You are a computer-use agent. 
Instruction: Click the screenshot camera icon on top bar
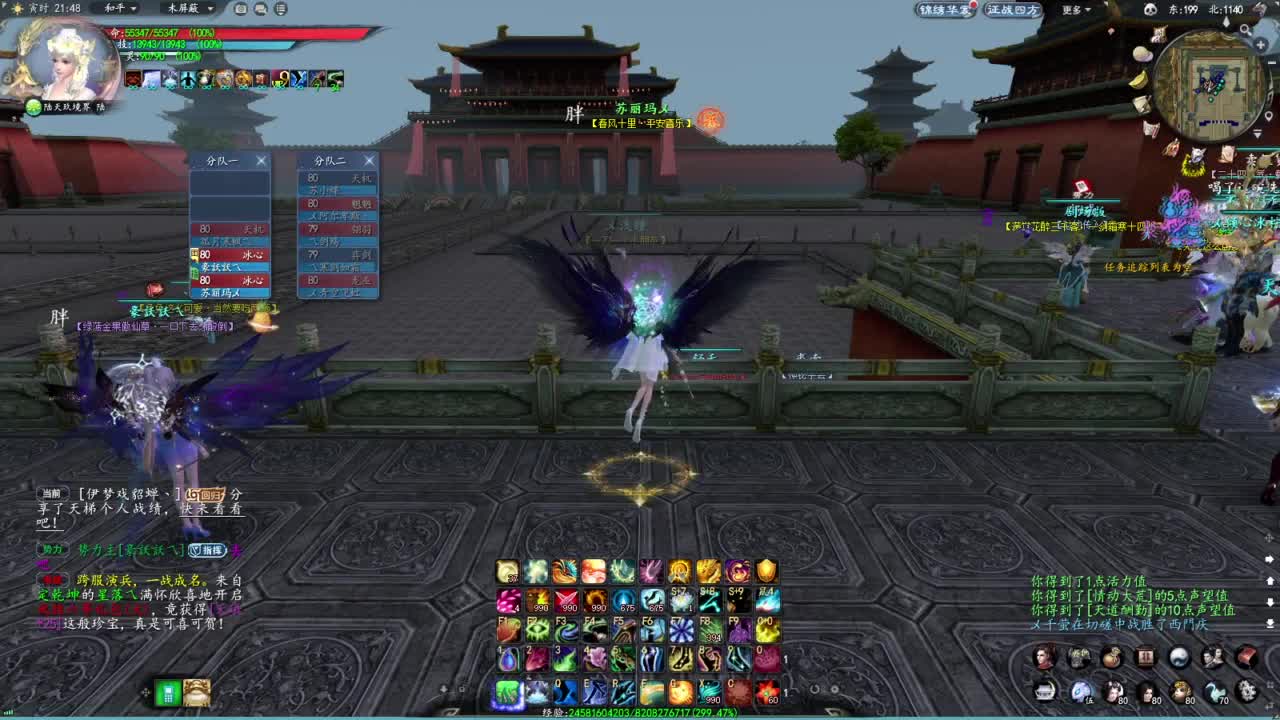click(240, 8)
